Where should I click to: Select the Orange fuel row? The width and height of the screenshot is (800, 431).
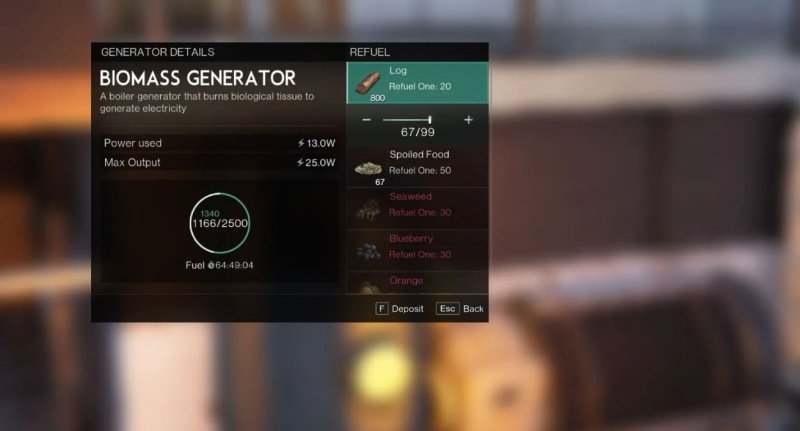coord(417,283)
